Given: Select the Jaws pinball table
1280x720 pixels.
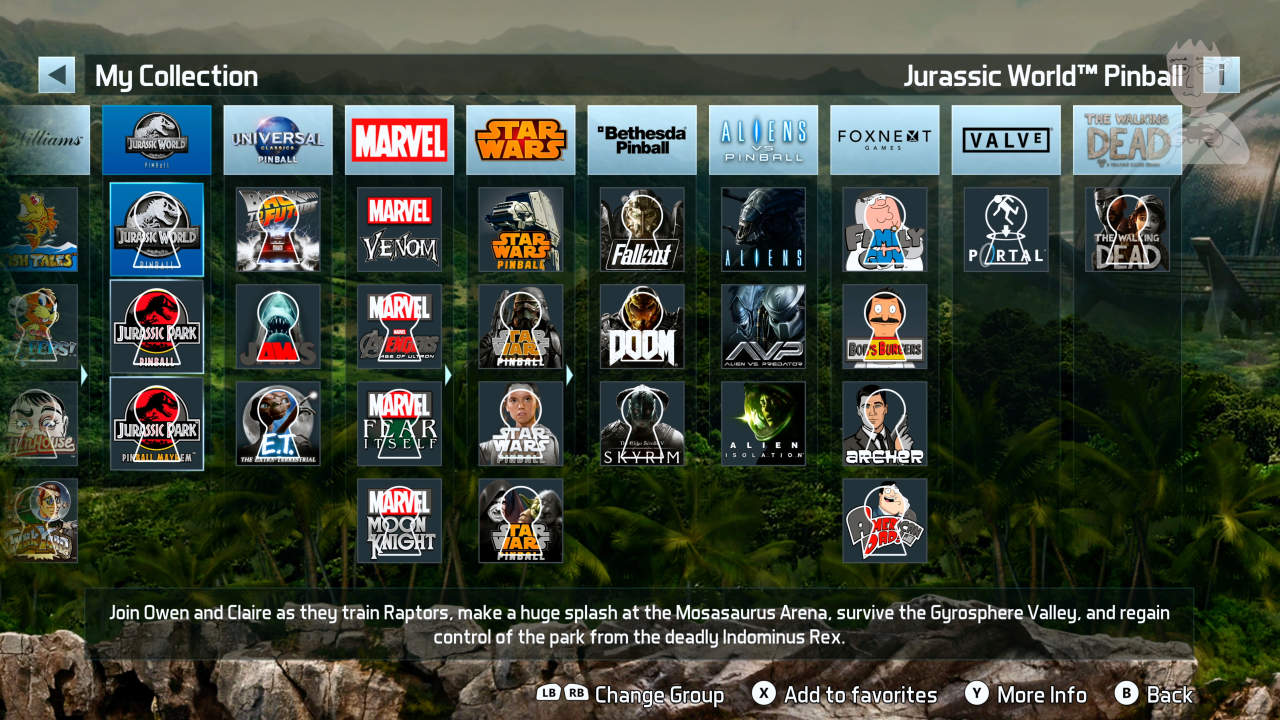Looking at the screenshot, I should click(278, 327).
